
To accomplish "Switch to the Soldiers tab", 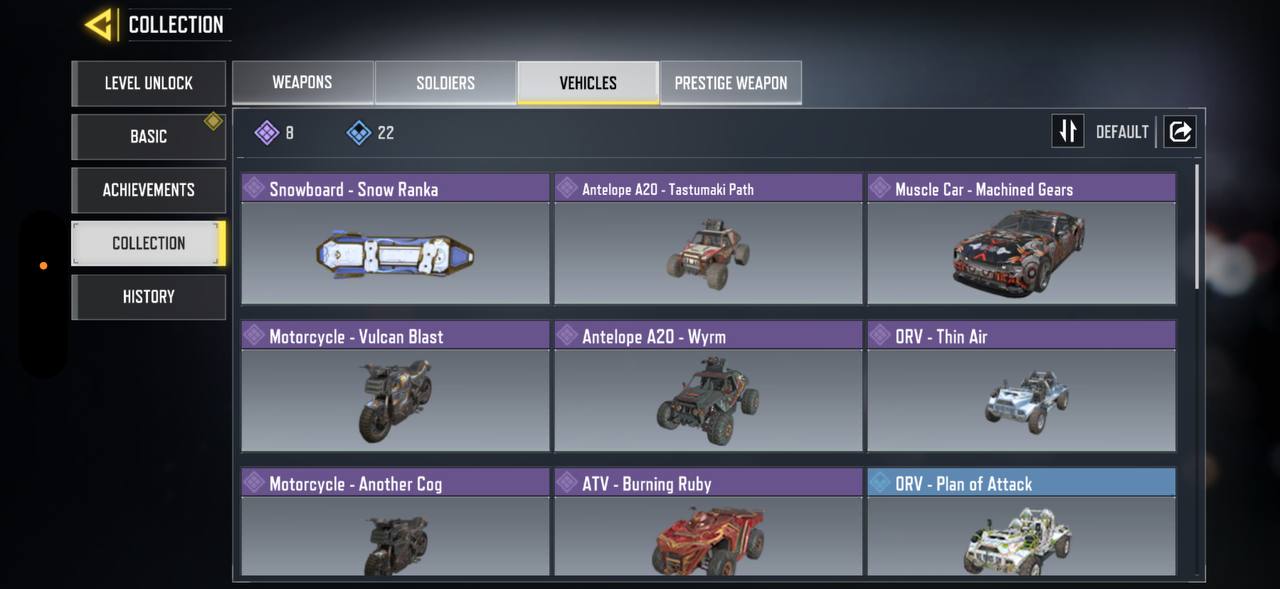I will click(x=445, y=83).
